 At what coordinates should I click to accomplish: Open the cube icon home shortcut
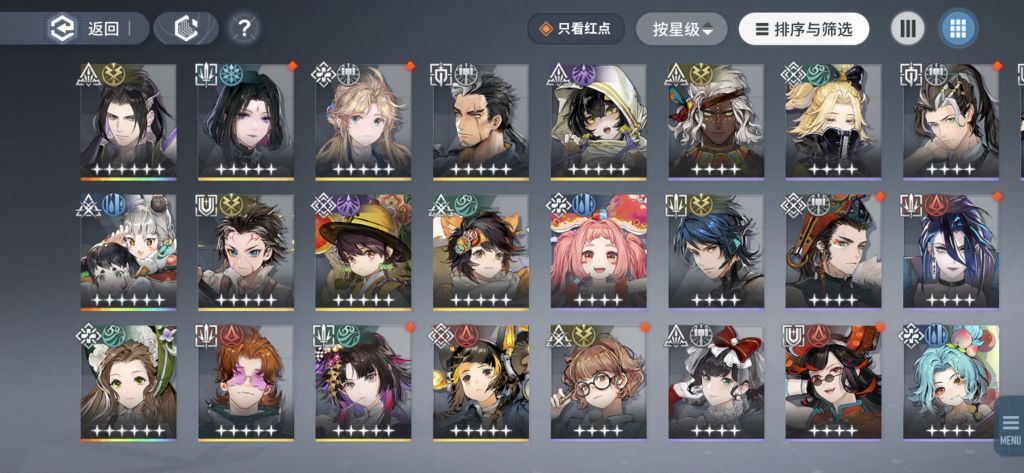click(x=187, y=29)
